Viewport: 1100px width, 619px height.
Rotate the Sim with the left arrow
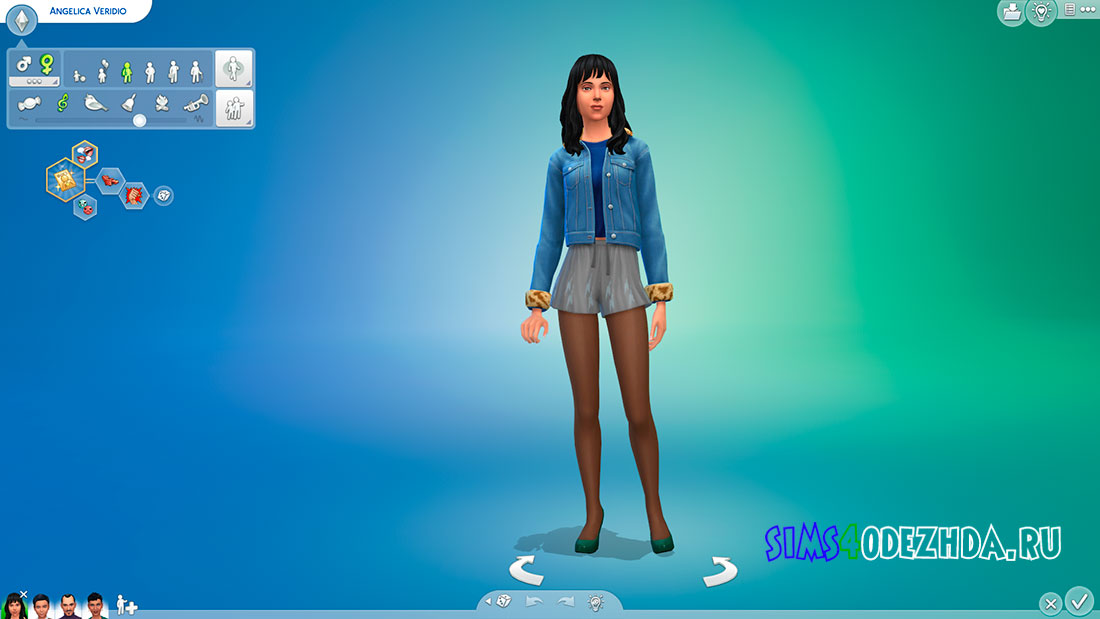click(526, 571)
